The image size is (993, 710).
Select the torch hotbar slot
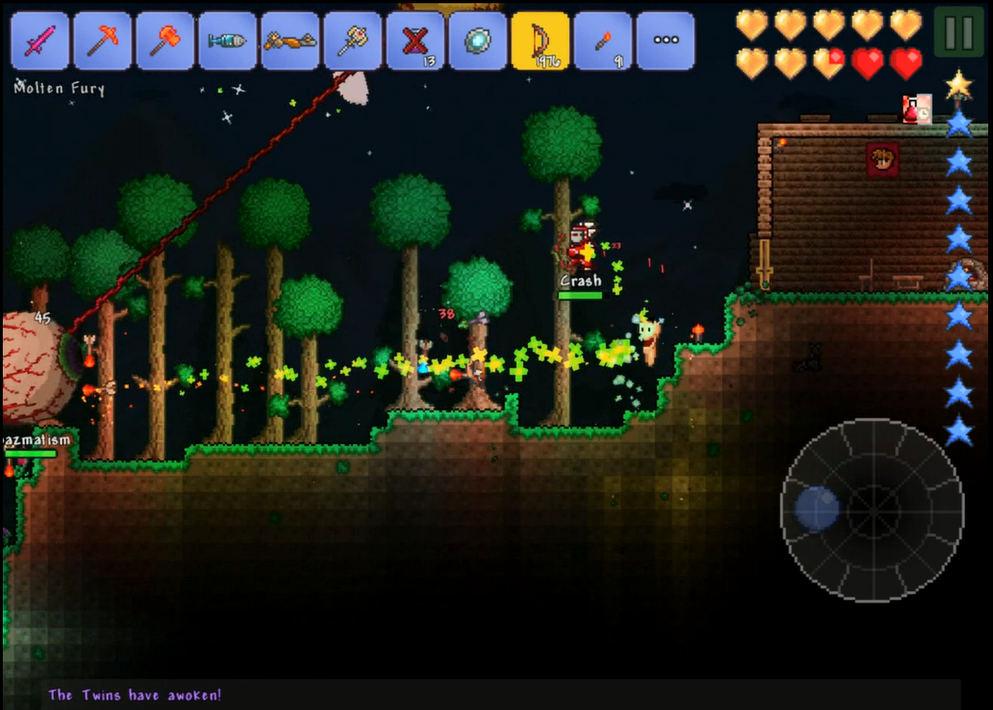(603, 41)
